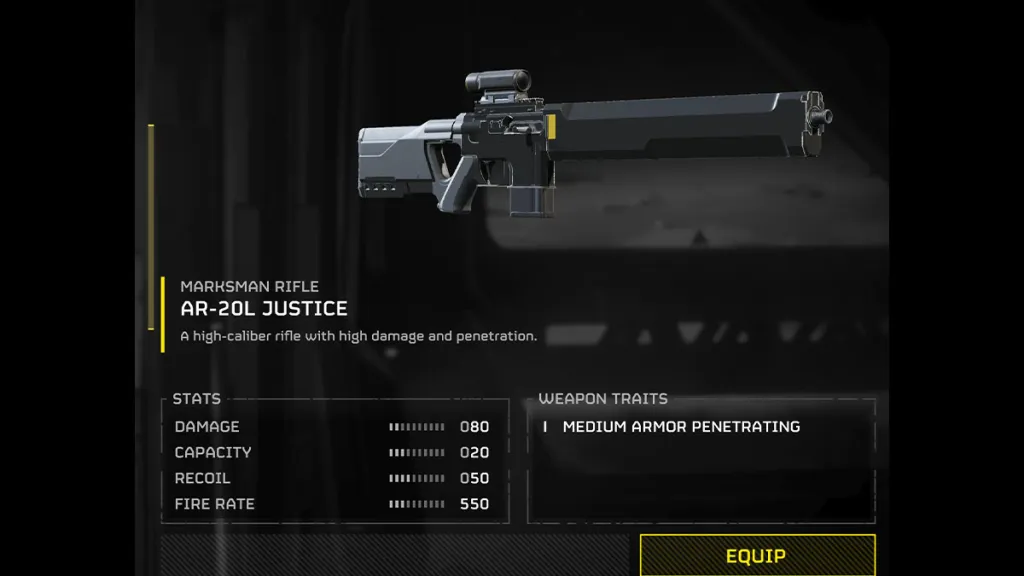This screenshot has width=1024, height=576.
Task: Equip the AR-20L Justice rifle
Action: click(x=756, y=555)
